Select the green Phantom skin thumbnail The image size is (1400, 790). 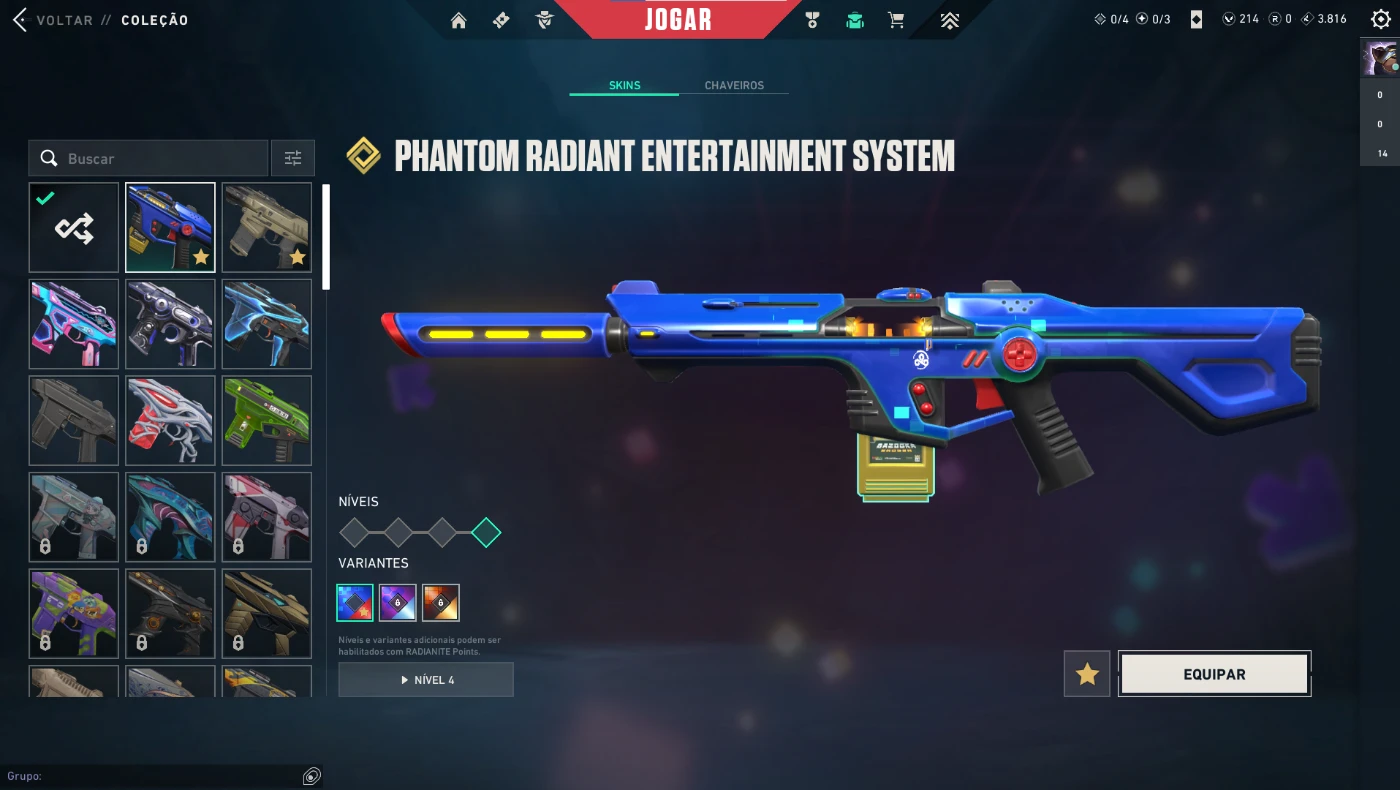click(x=266, y=420)
